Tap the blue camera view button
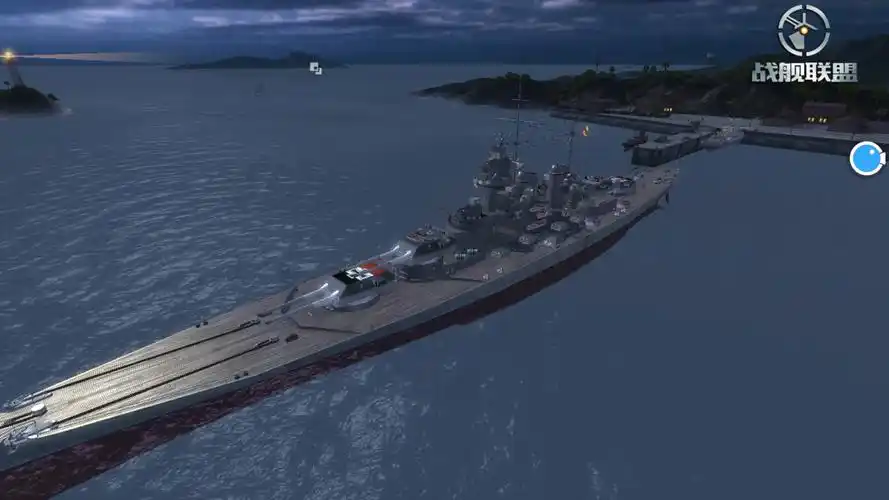The width and height of the screenshot is (889, 500). [866, 158]
